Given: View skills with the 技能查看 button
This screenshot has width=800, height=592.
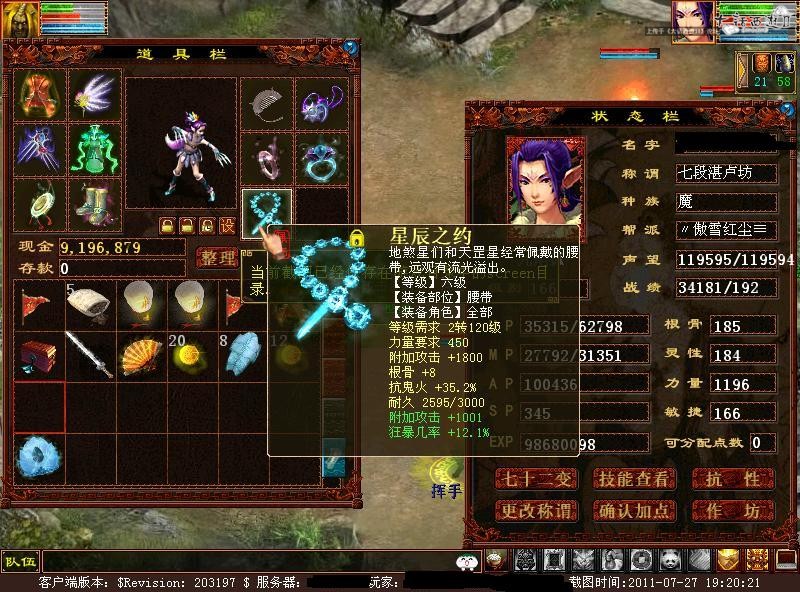Looking at the screenshot, I should pos(633,479).
